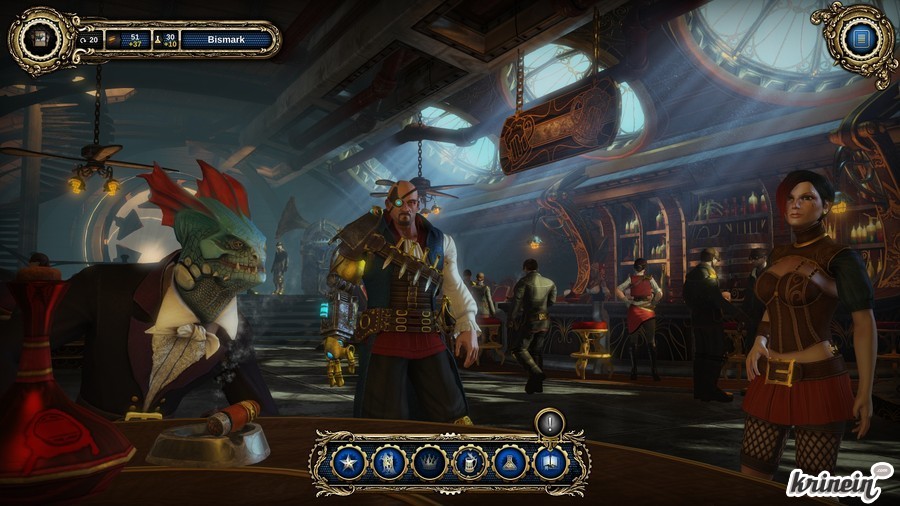
Task: Open the menu button in the top-right corner
Action: (858, 40)
